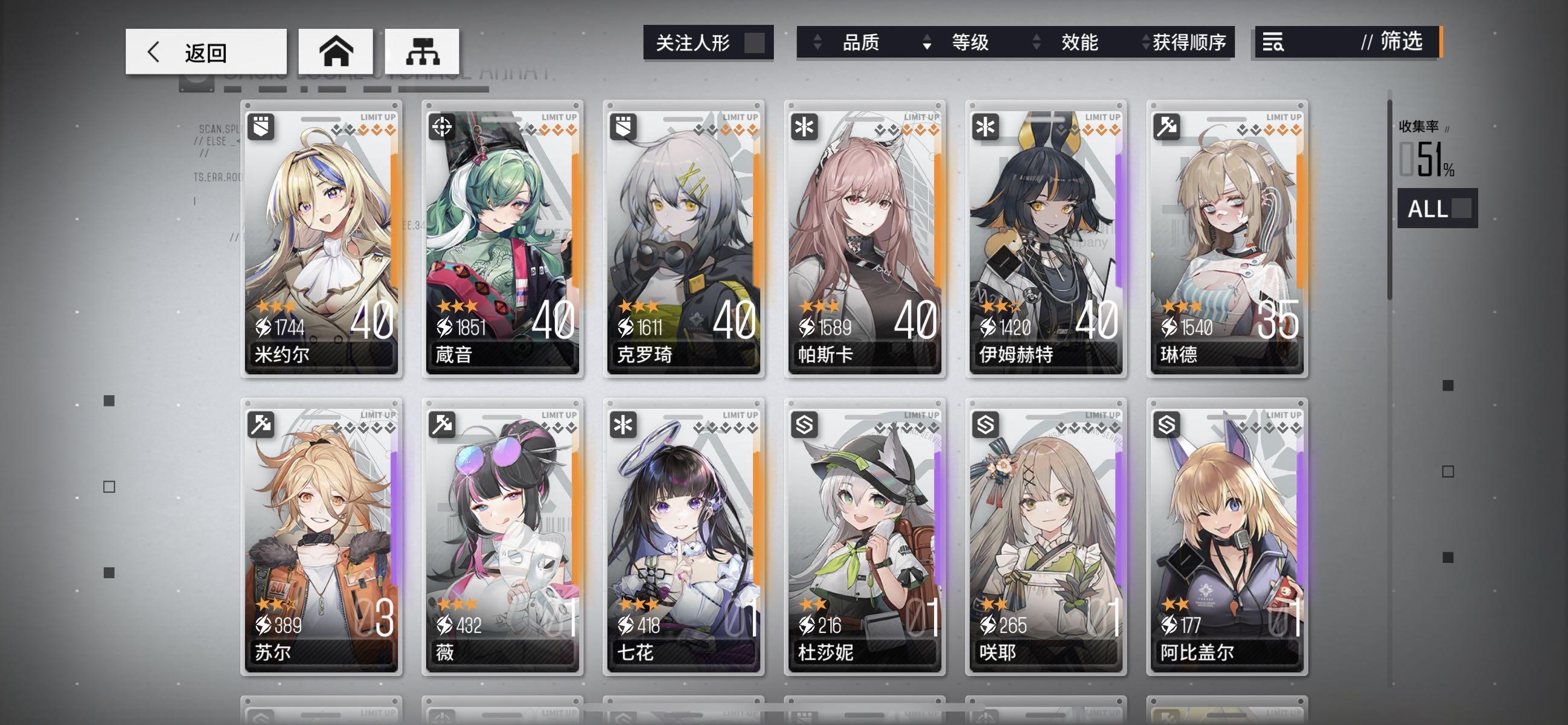Toggle the 关注人形 checkbox
Image resolution: width=1568 pixels, height=725 pixels.
coord(755,43)
